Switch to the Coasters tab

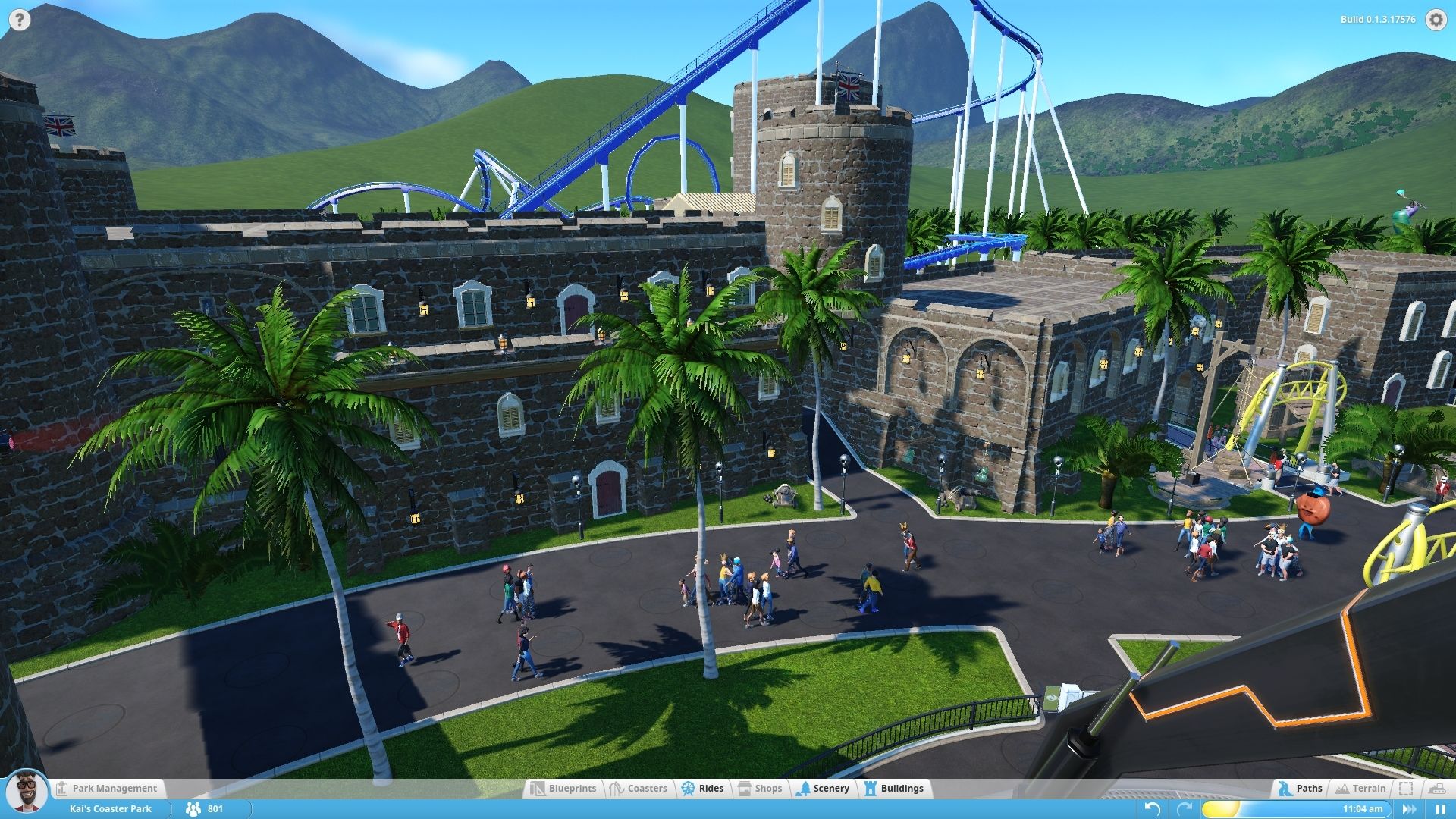(638, 789)
